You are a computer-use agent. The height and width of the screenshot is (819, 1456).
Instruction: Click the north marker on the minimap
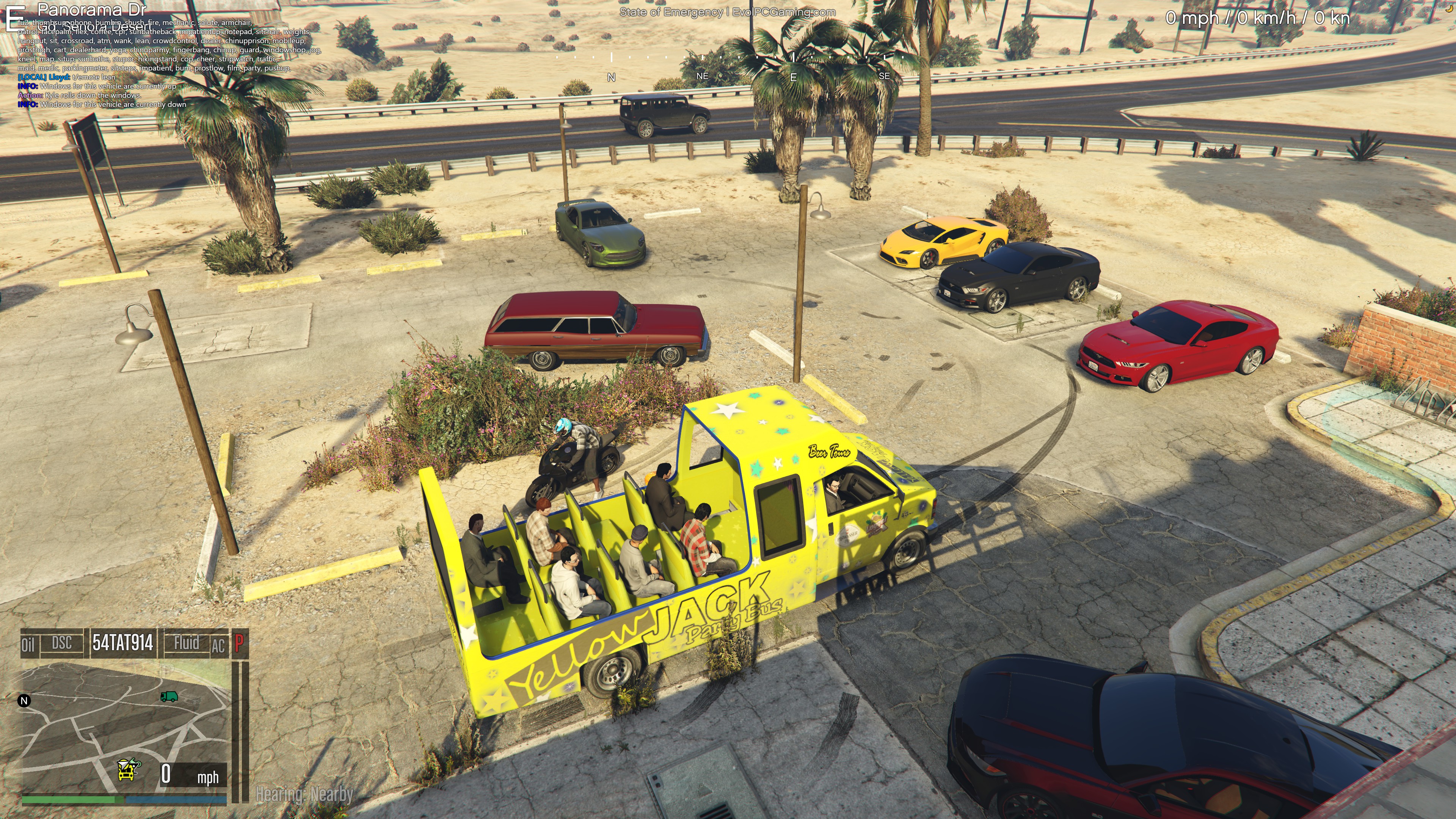(x=24, y=701)
